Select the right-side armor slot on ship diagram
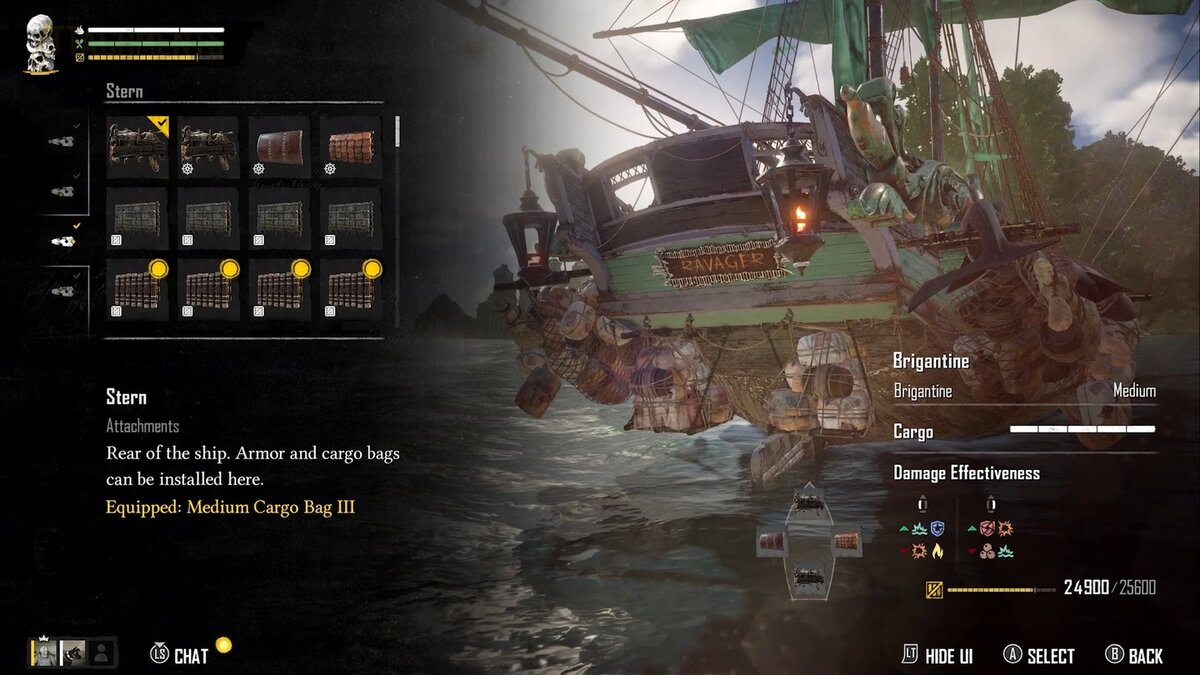 pyautogui.click(x=846, y=542)
